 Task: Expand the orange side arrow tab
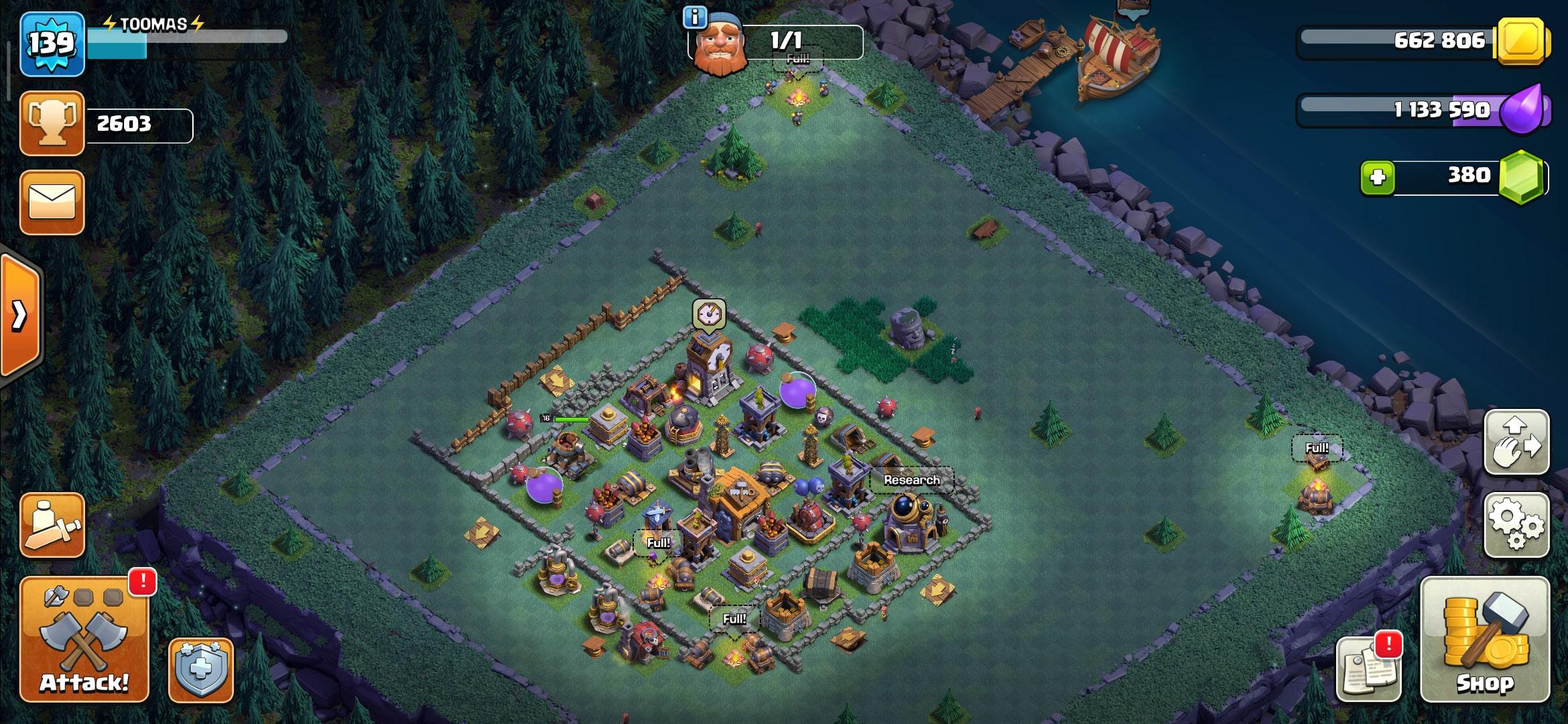(20, 315)
